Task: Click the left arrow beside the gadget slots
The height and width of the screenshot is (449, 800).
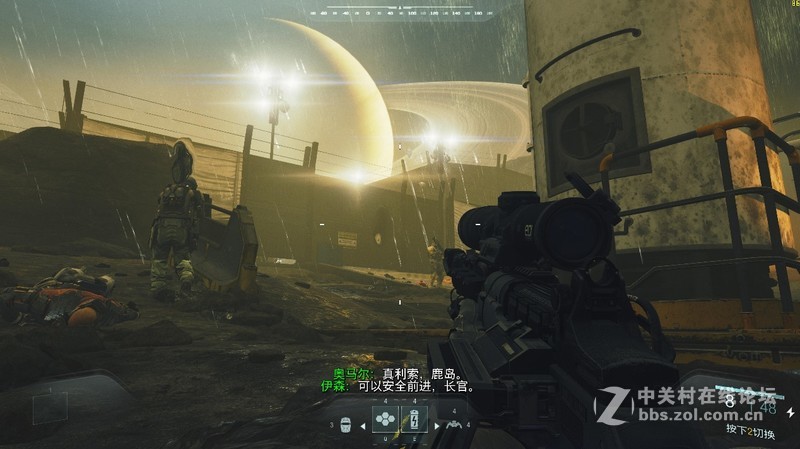Action: point(364,424)
